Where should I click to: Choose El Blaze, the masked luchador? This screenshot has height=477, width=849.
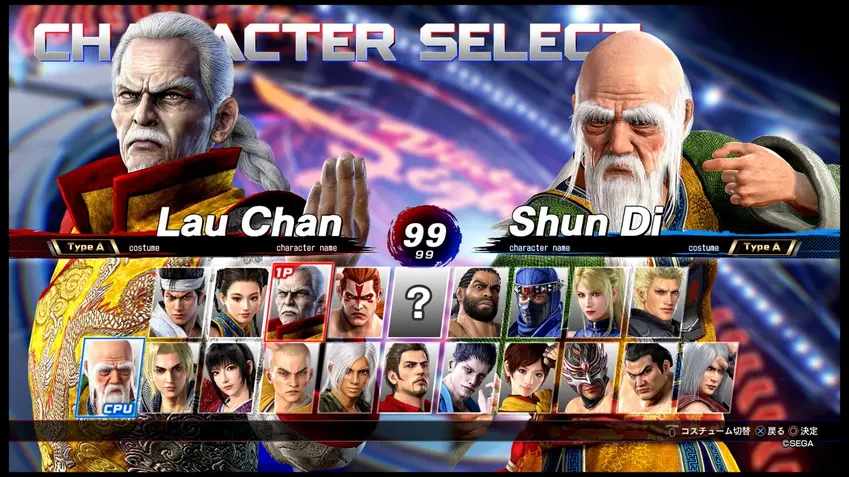tap(587, 376)
